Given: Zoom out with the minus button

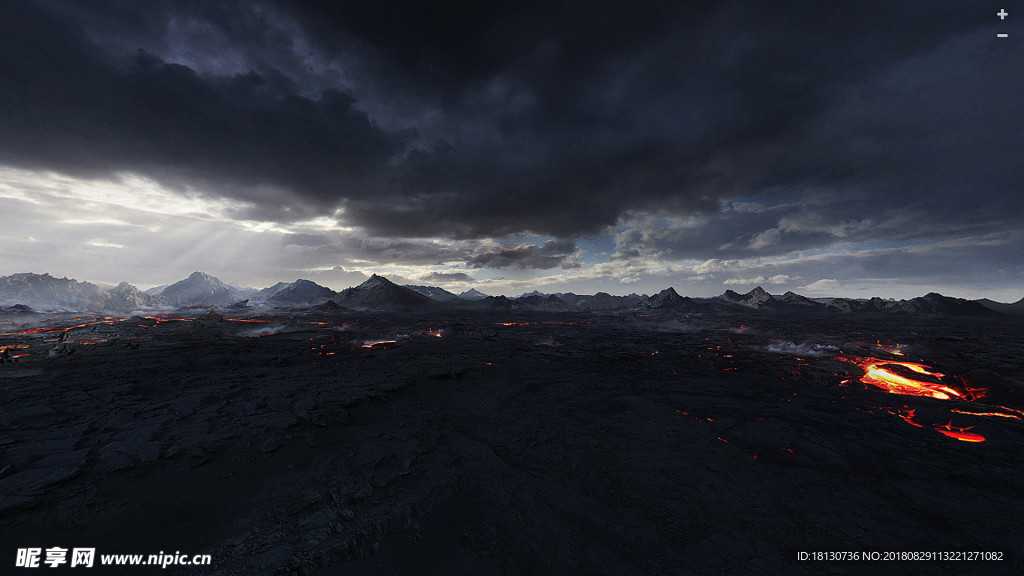Looking at the screenshot, I should pyautogui.click(x=1002, y=35).
